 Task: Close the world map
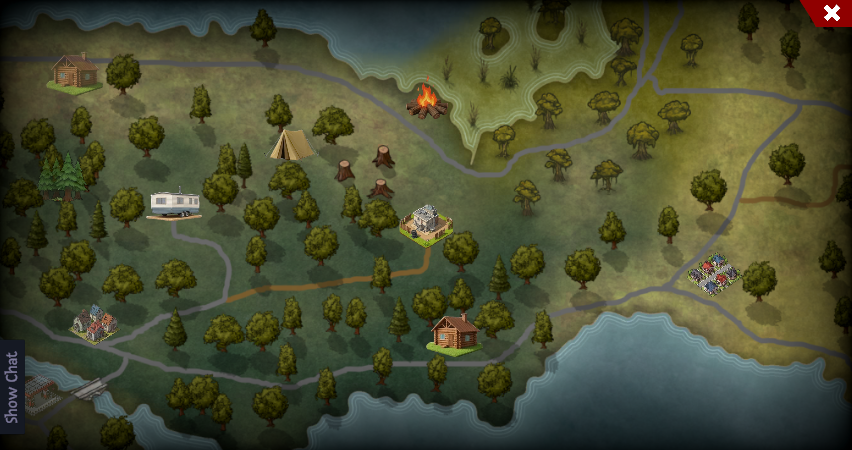point(831,13)
